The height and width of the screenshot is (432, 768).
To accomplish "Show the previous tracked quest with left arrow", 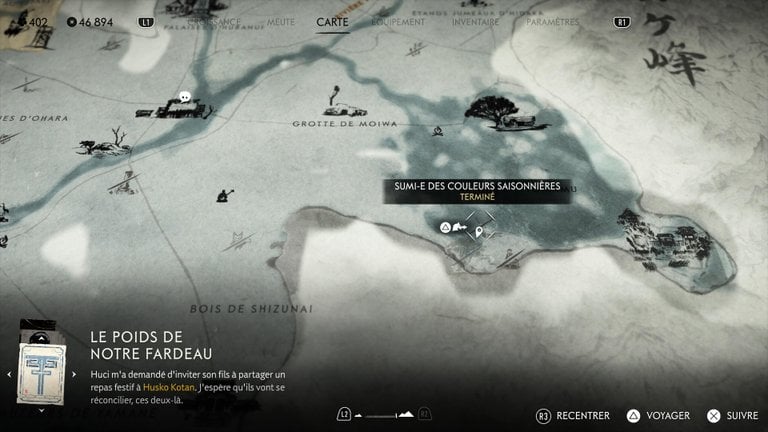I will click(10, 374).
